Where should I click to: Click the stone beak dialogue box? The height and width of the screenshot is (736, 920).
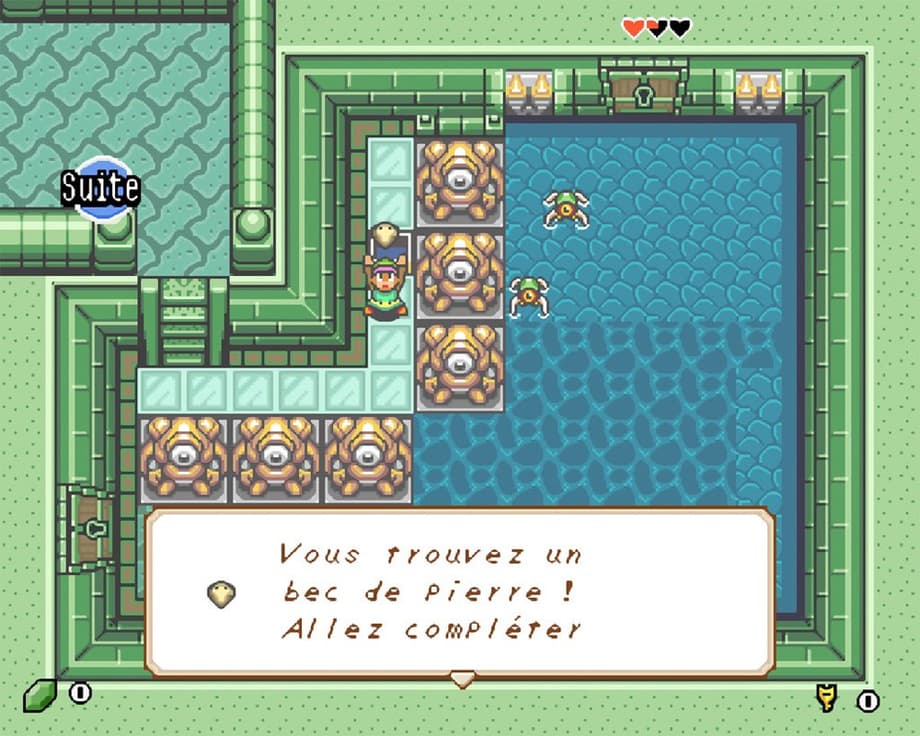460,592
